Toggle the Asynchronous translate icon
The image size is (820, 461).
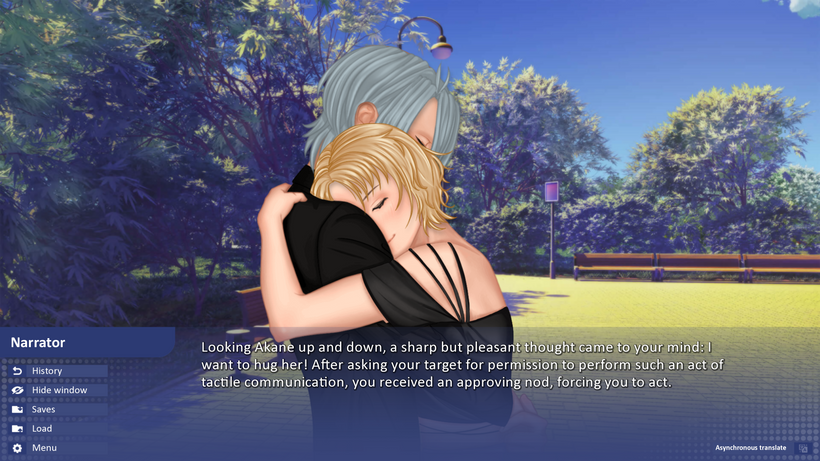(803, 449)
